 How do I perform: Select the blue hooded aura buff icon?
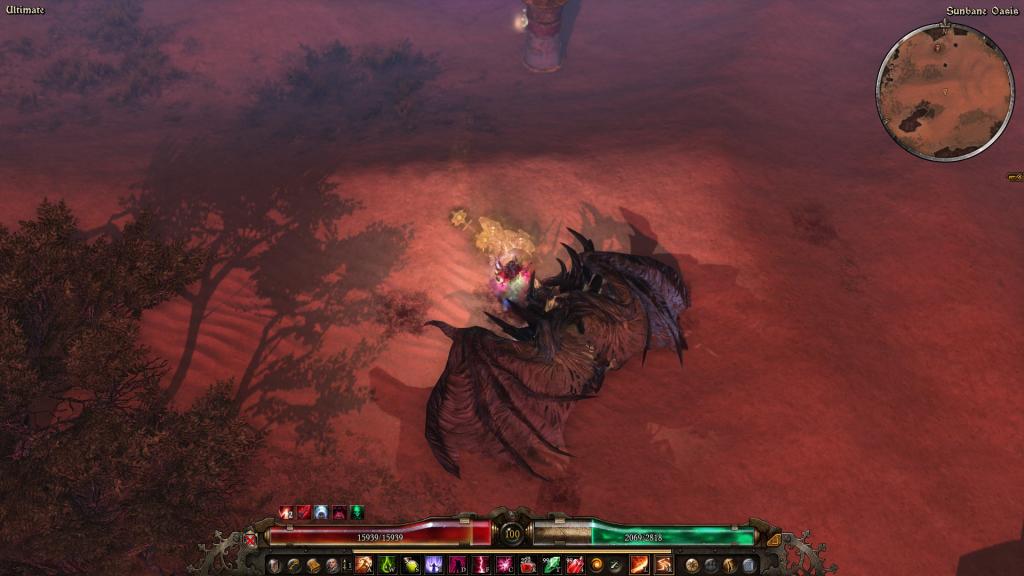click(x=321, y=513)
